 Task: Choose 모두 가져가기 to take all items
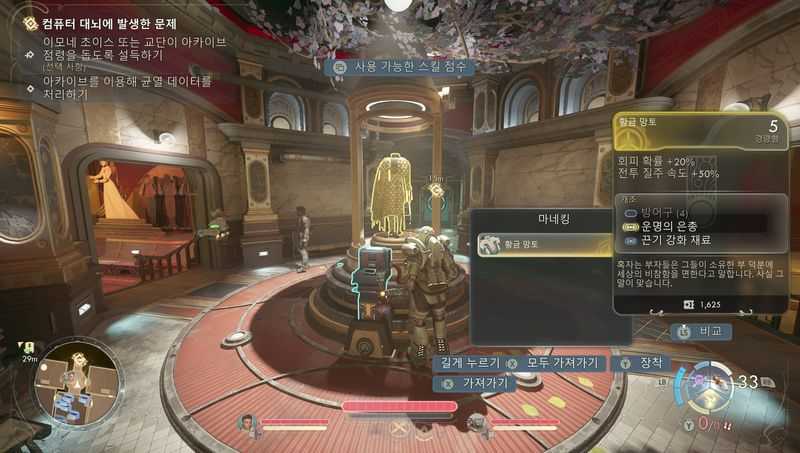554,363
